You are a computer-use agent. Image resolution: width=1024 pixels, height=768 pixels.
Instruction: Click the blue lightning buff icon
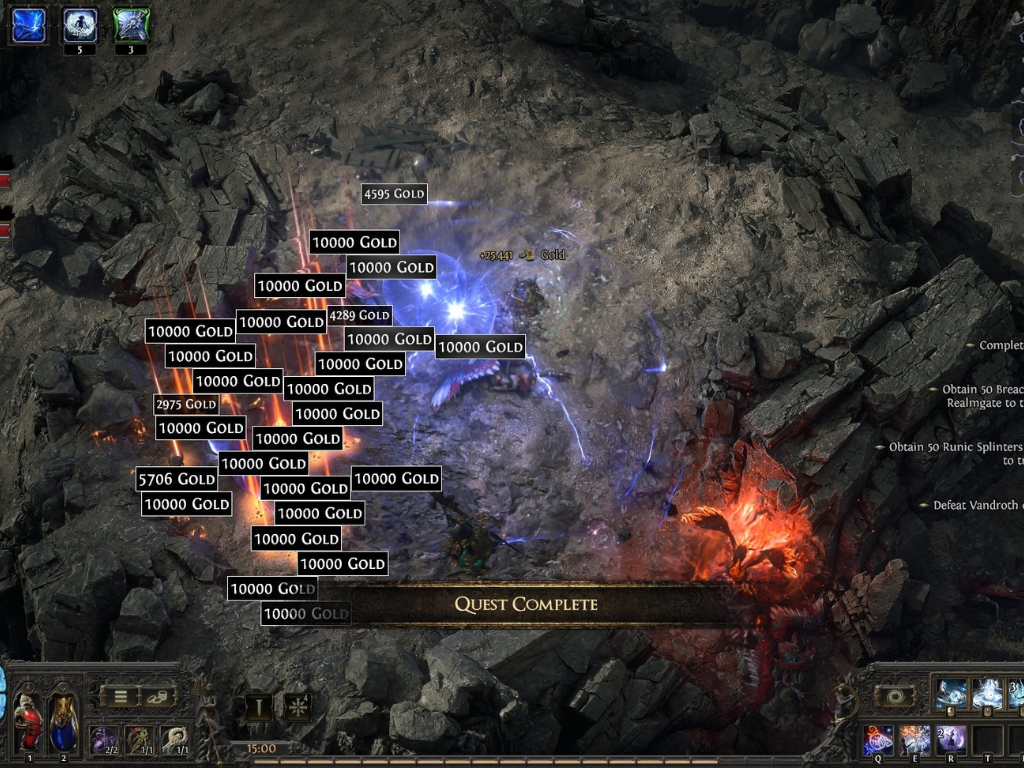[x=28, y=25]
